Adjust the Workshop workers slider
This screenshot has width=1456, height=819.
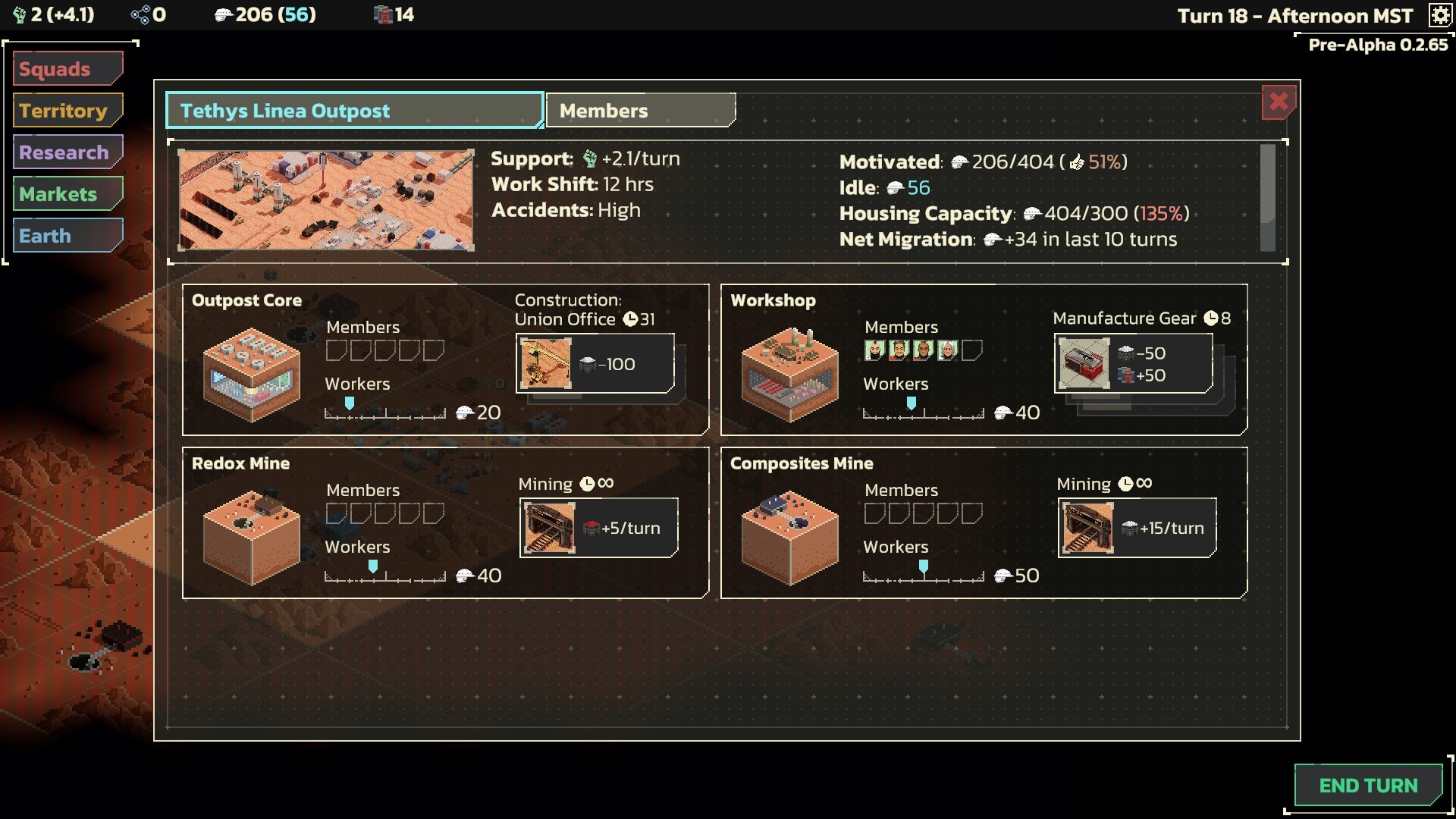pos(912,404)
